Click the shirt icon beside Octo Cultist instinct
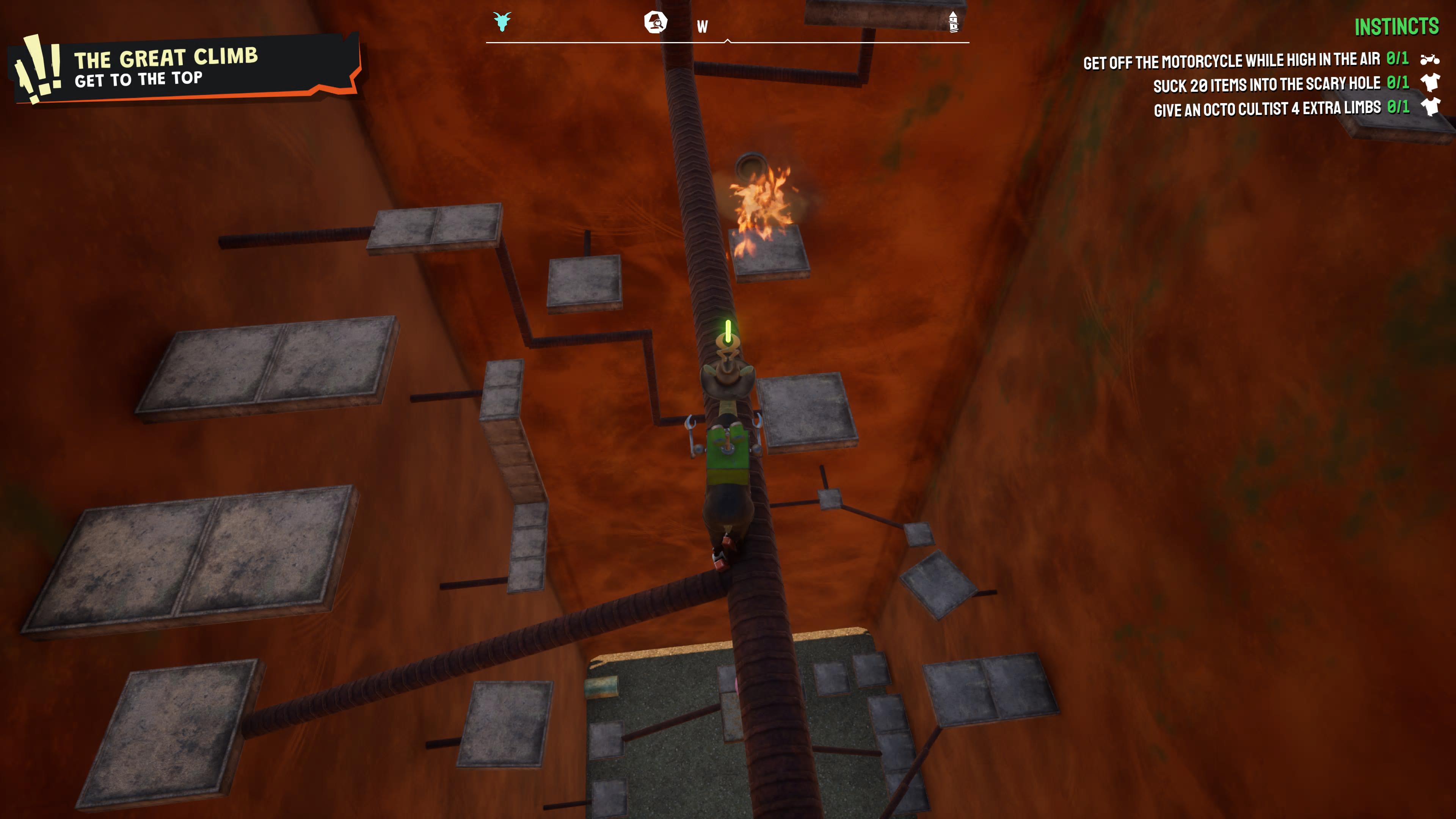Image resolution: width=1456 pixels, height=819 pixels. (x=1431, y=106)
